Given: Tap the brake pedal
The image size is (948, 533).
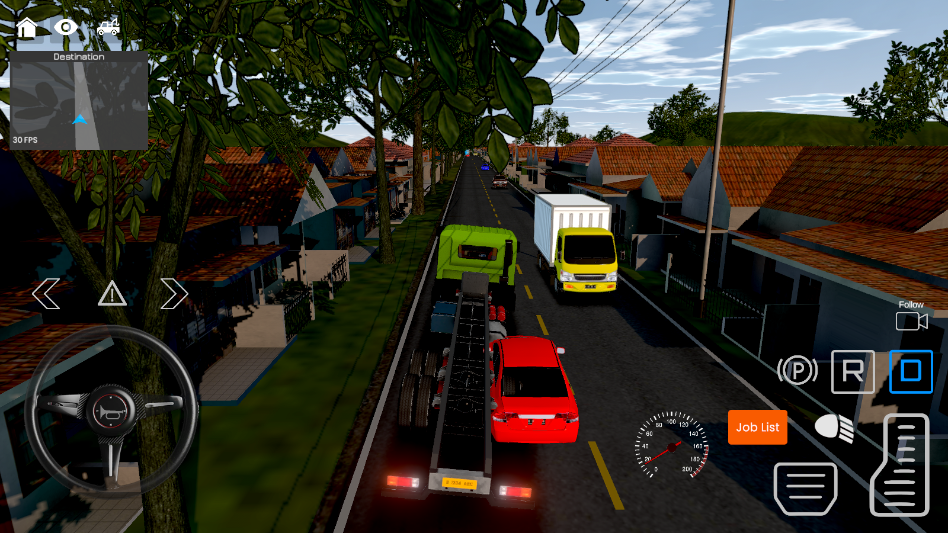Looking at the screenshot, I should coord(805,488).
